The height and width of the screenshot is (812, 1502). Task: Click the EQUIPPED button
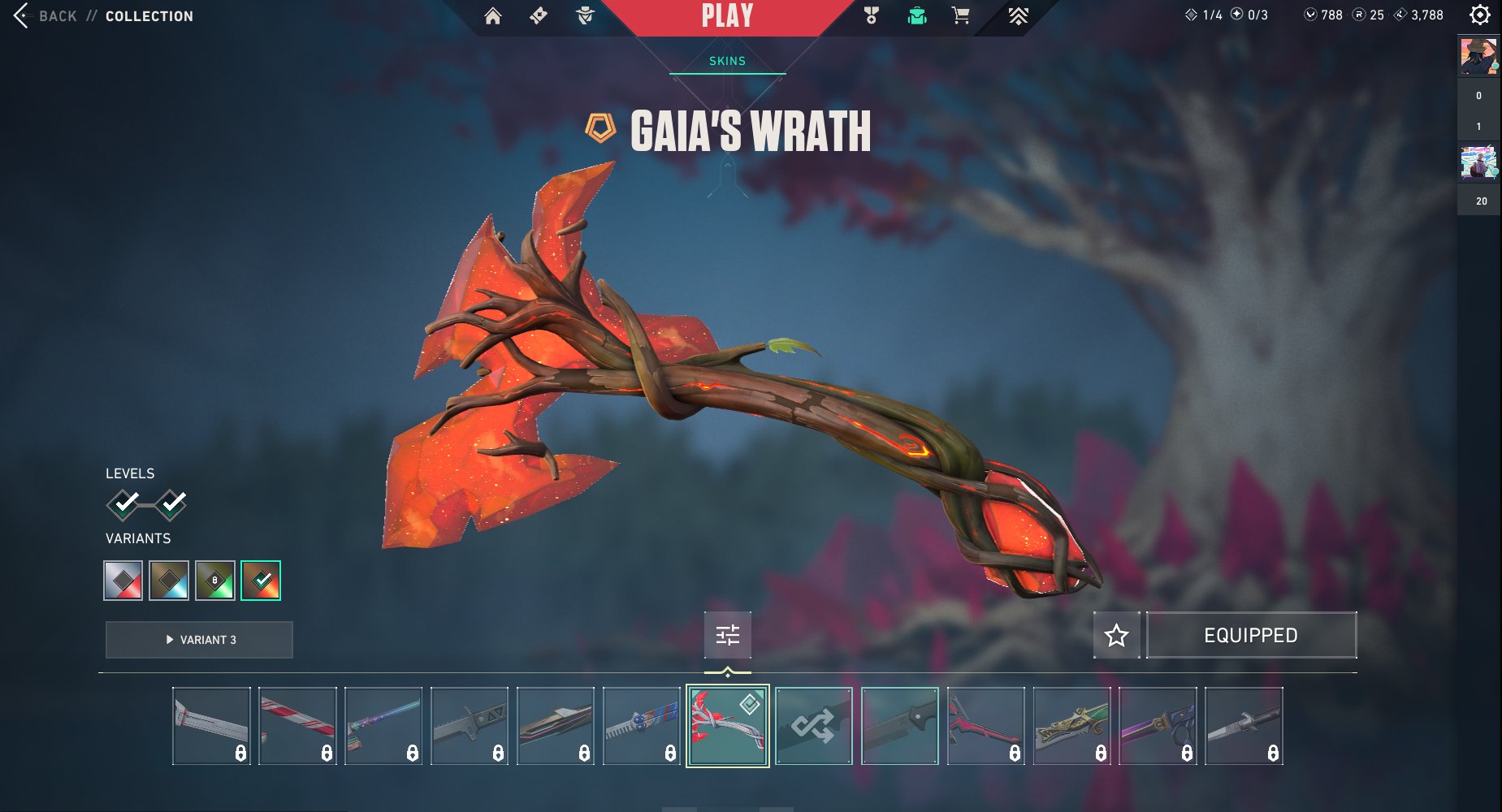click(1251, 635)
